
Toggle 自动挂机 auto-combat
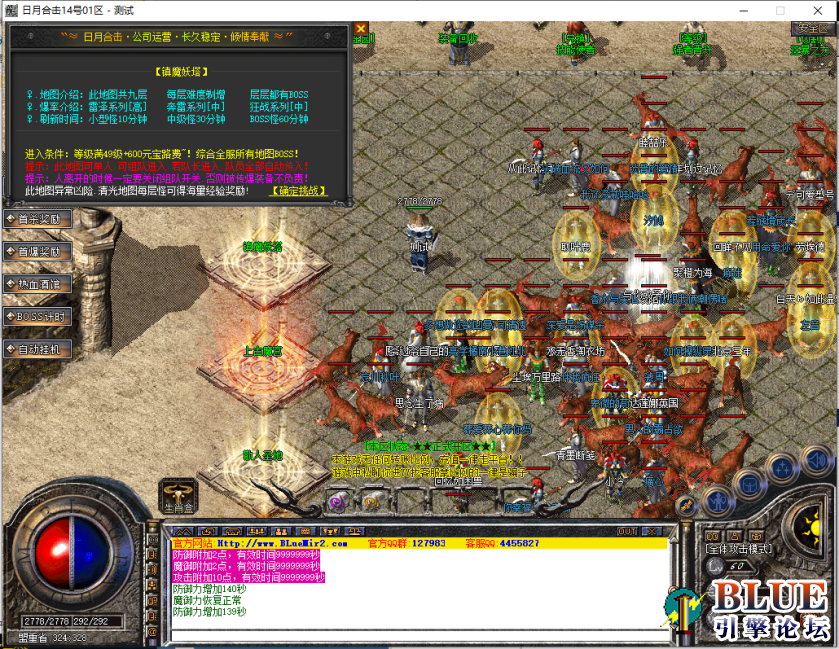(38, 349)
